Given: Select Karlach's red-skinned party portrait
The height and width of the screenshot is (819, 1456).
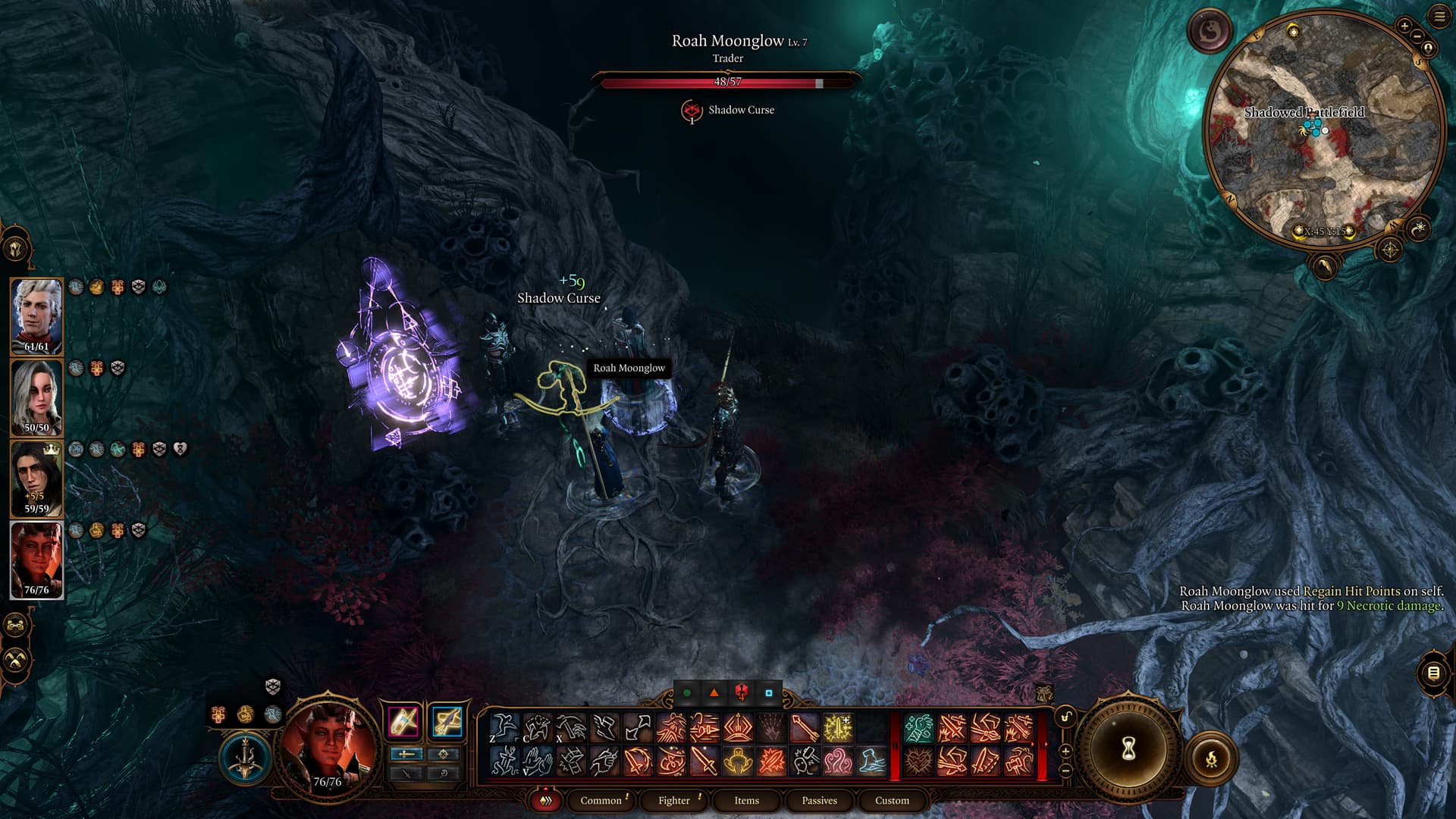Looking at the screenshot, I should [x=36, y=559].
